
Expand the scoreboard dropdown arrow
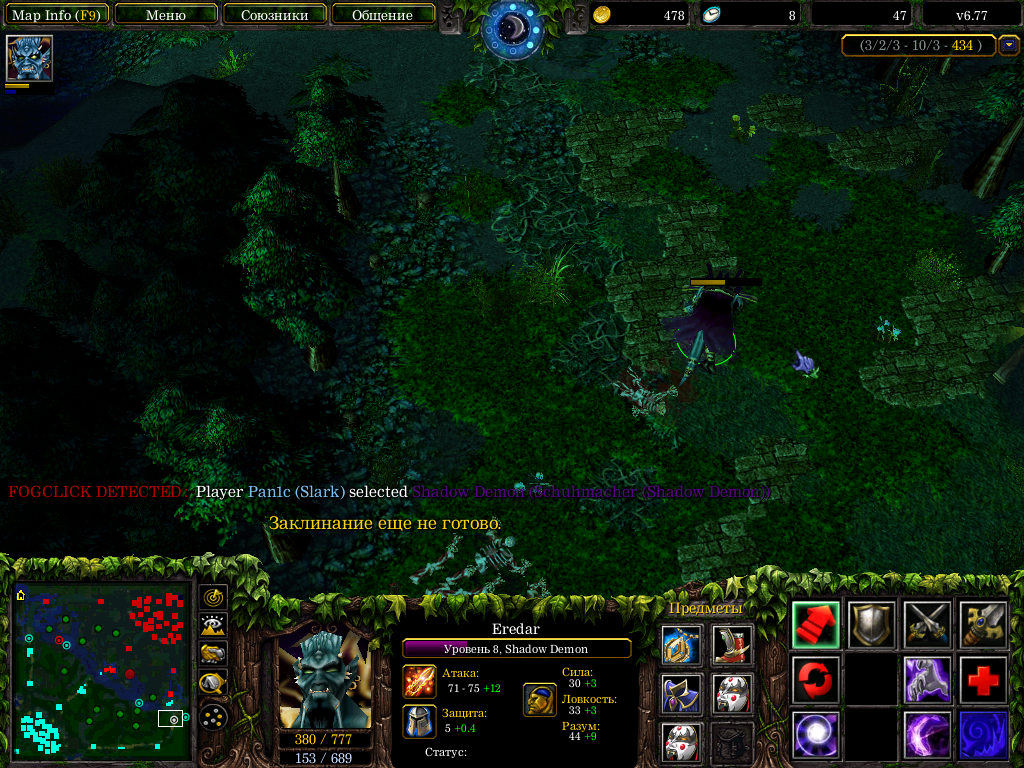tap(1009, 45)
